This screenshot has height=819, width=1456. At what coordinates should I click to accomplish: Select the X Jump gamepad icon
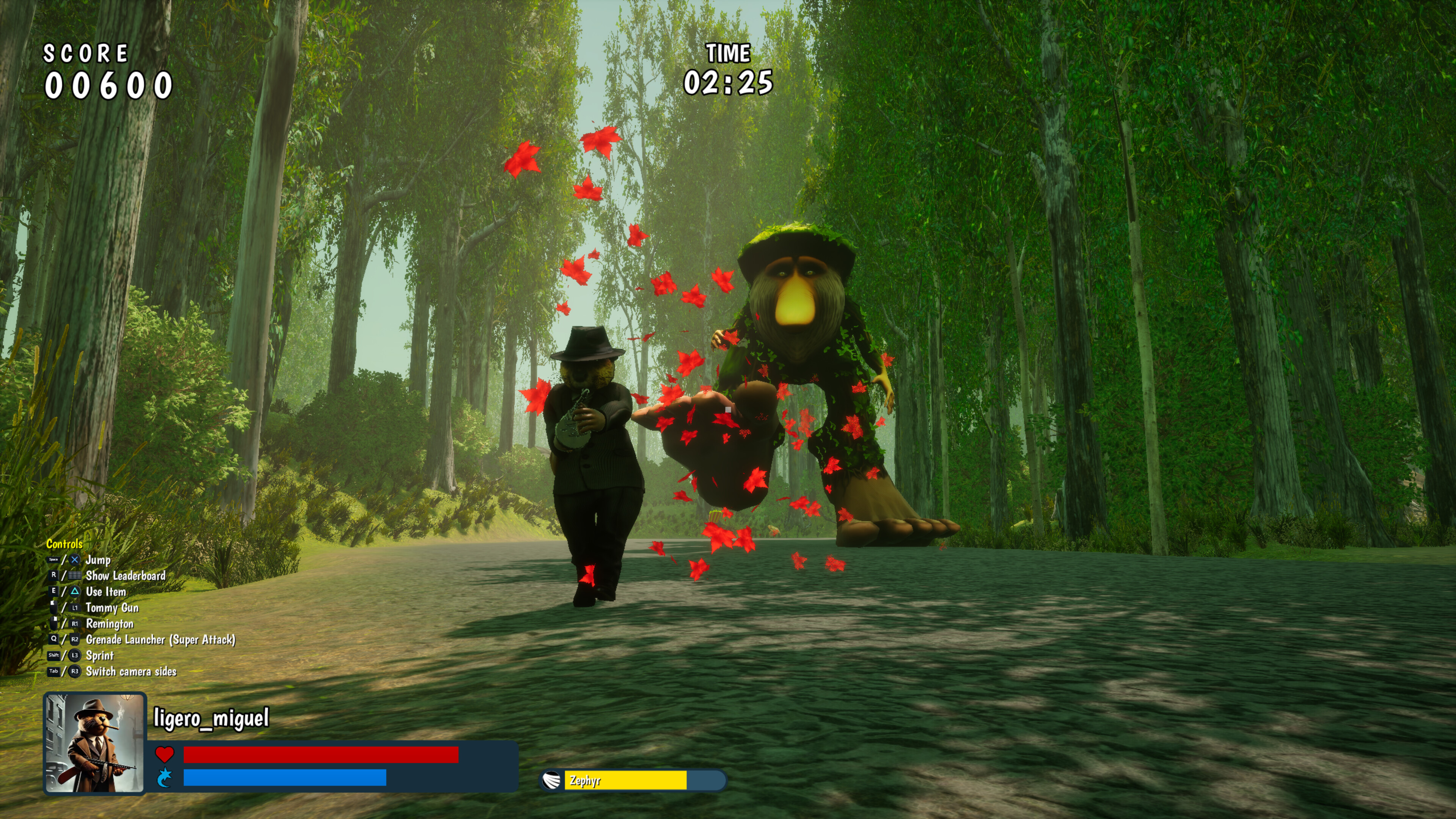point(75,560)
